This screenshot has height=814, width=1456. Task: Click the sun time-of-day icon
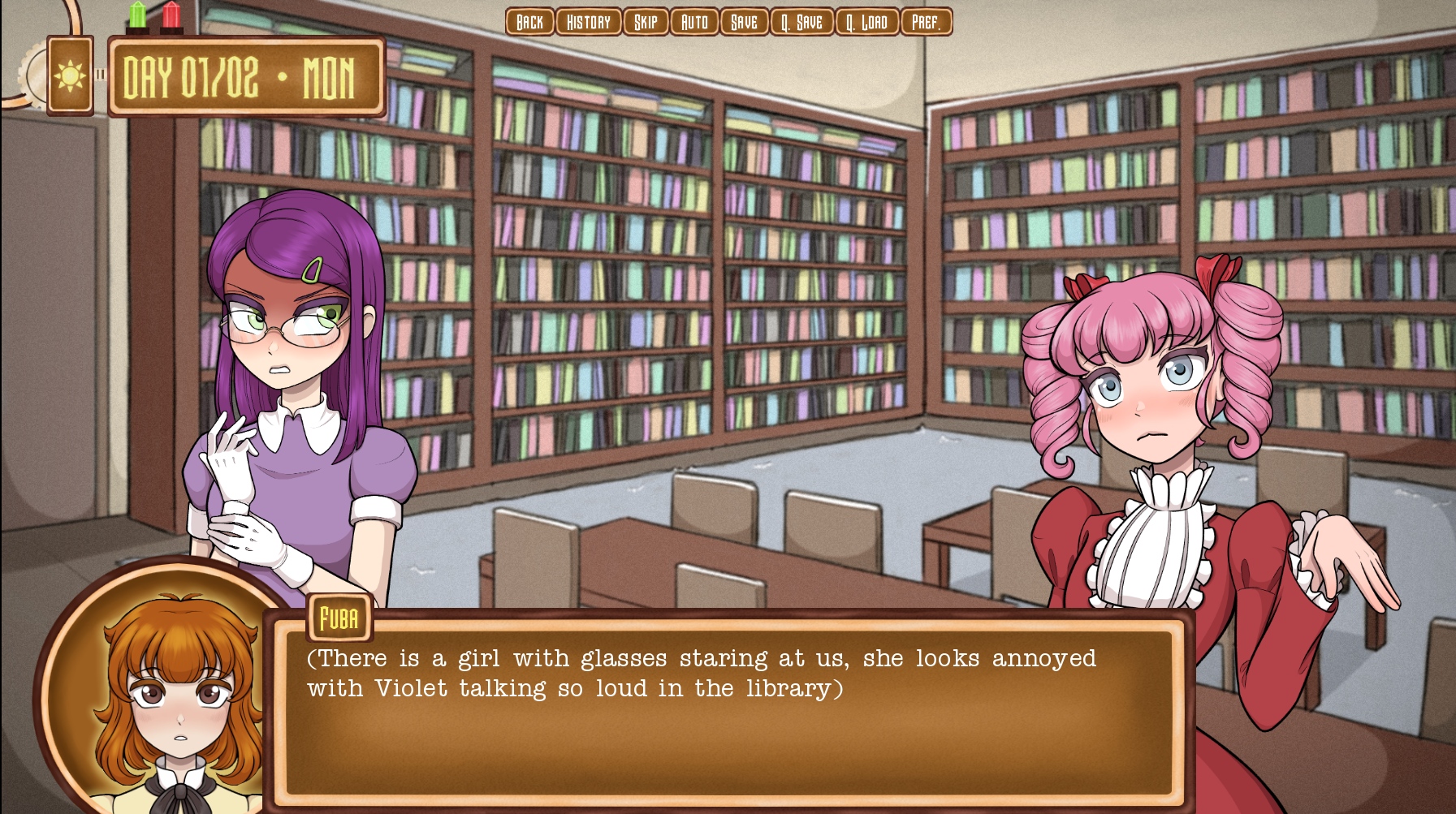pyautogui.click(x=70, y=76)
